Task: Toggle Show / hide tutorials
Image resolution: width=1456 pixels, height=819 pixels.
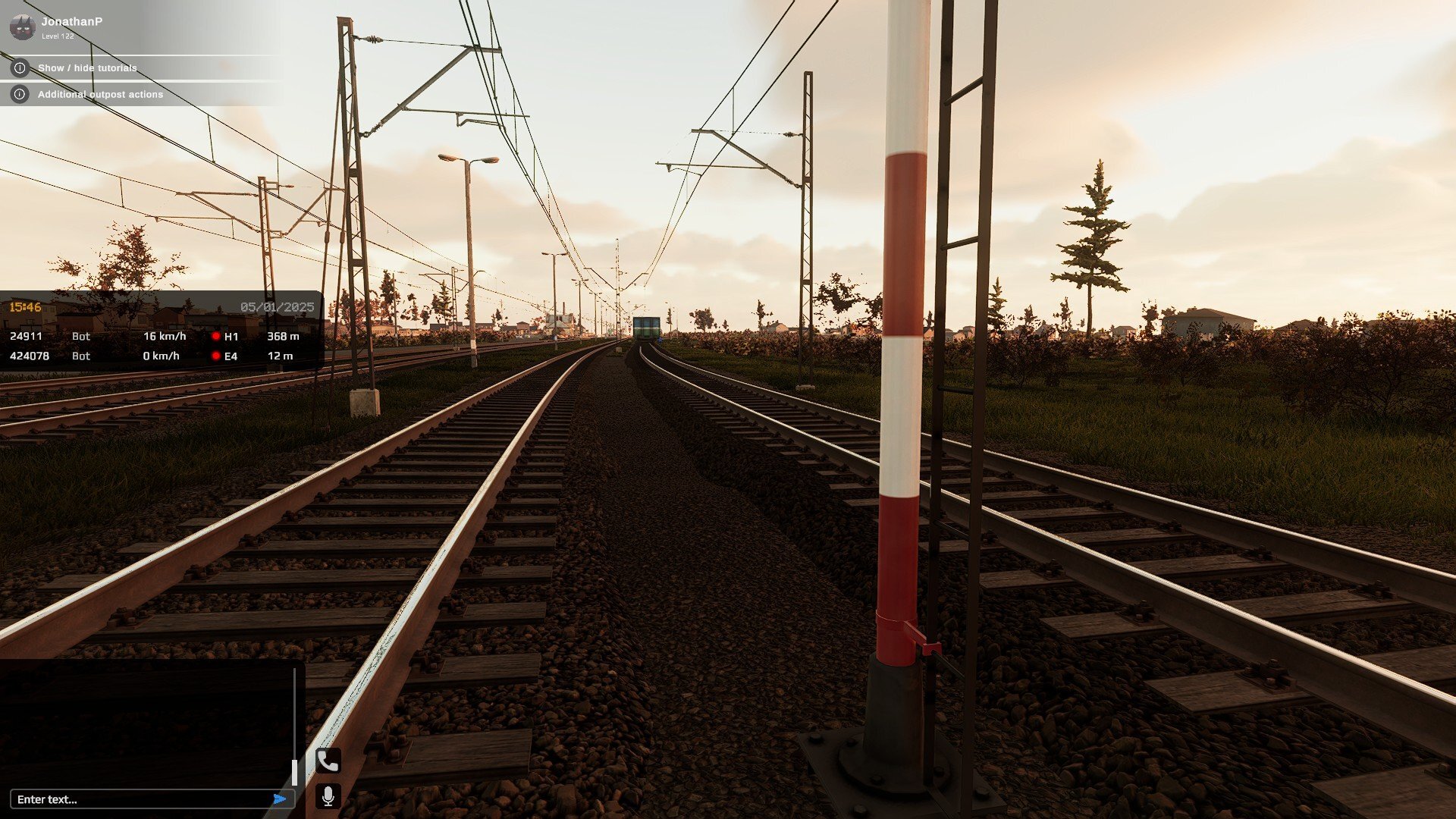Action: [x=86, y=68]
